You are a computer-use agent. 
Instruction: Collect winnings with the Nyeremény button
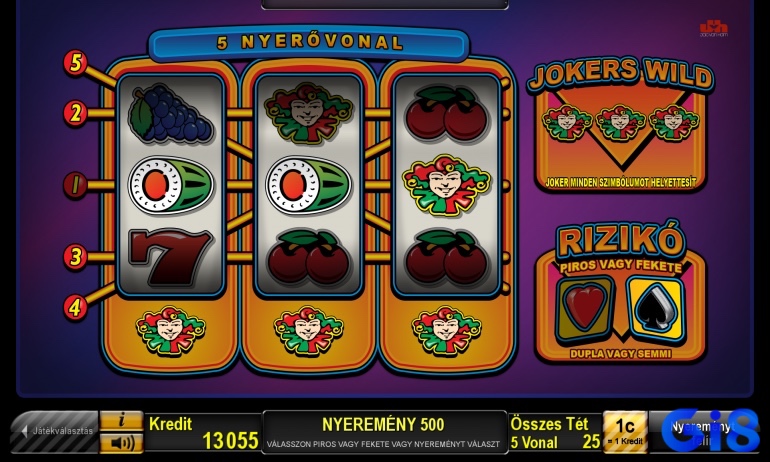(x=708, y=432)
